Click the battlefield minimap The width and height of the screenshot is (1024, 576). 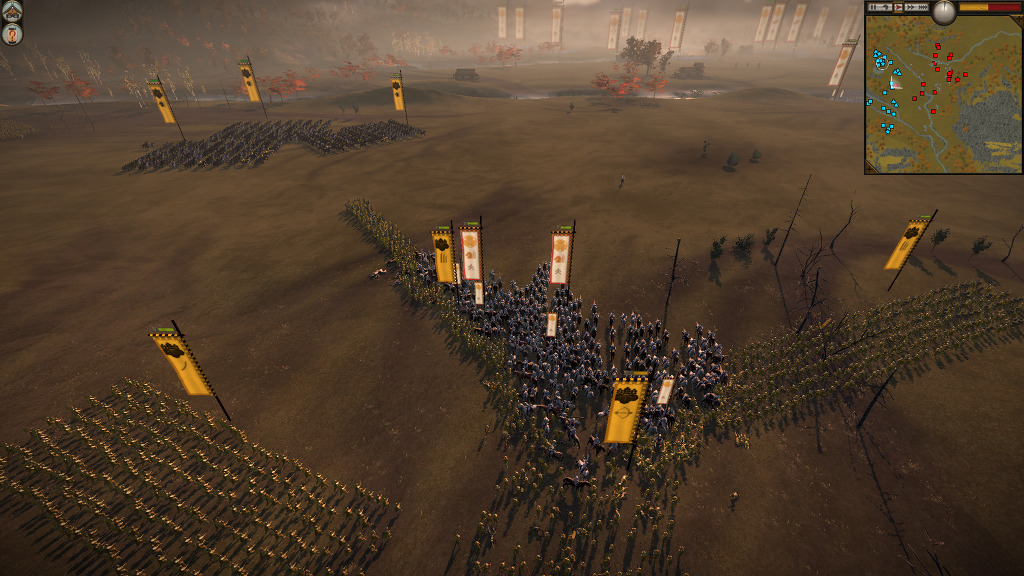coord(942,98)
